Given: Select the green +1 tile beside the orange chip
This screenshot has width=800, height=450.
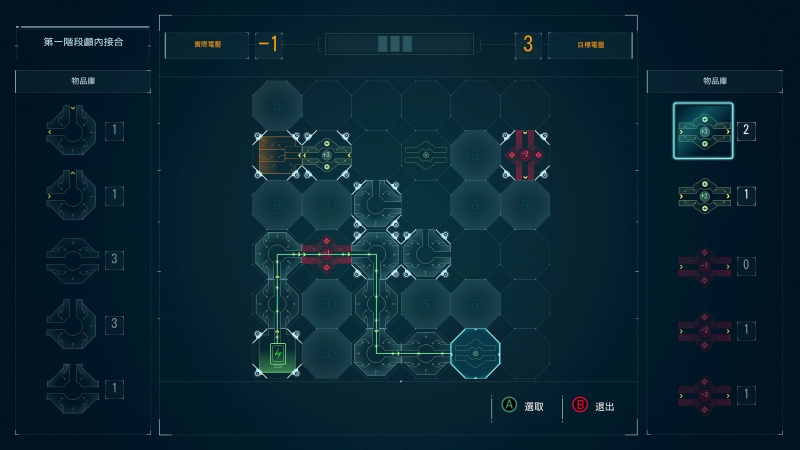Looking at the screenshot, I should point(326,155).
